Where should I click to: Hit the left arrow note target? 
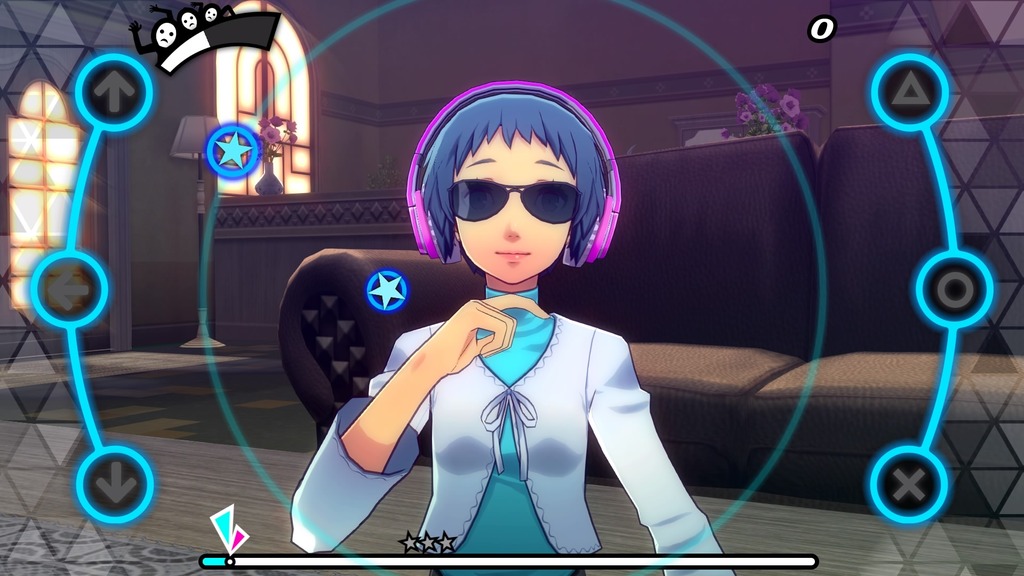[x=70, y=290]
